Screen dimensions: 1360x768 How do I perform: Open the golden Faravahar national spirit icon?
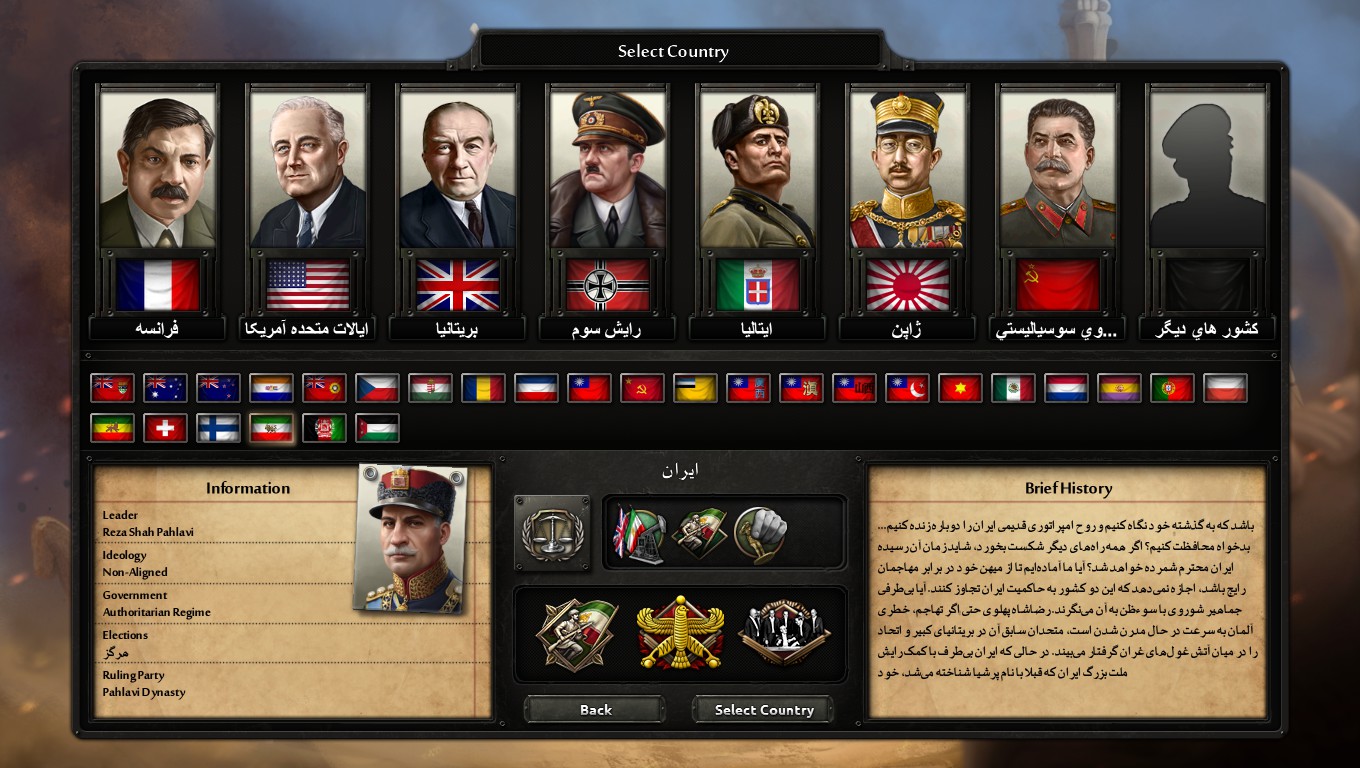680,632
